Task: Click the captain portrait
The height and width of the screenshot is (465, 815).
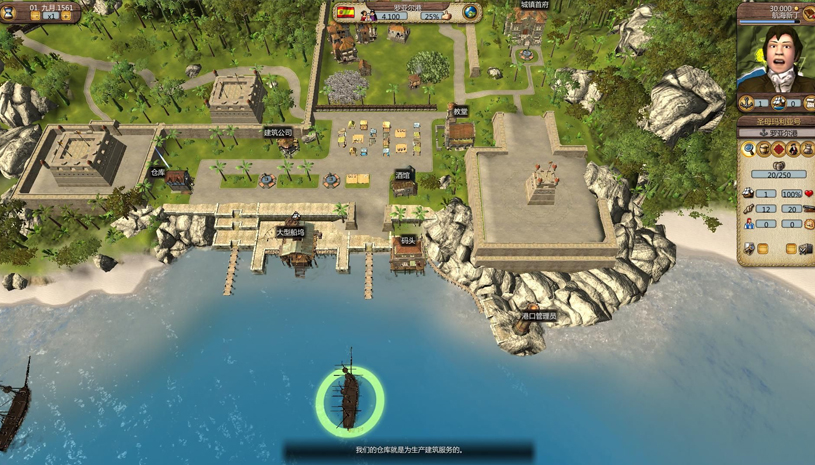Action: pyautogui.click(x=776, y=58)
